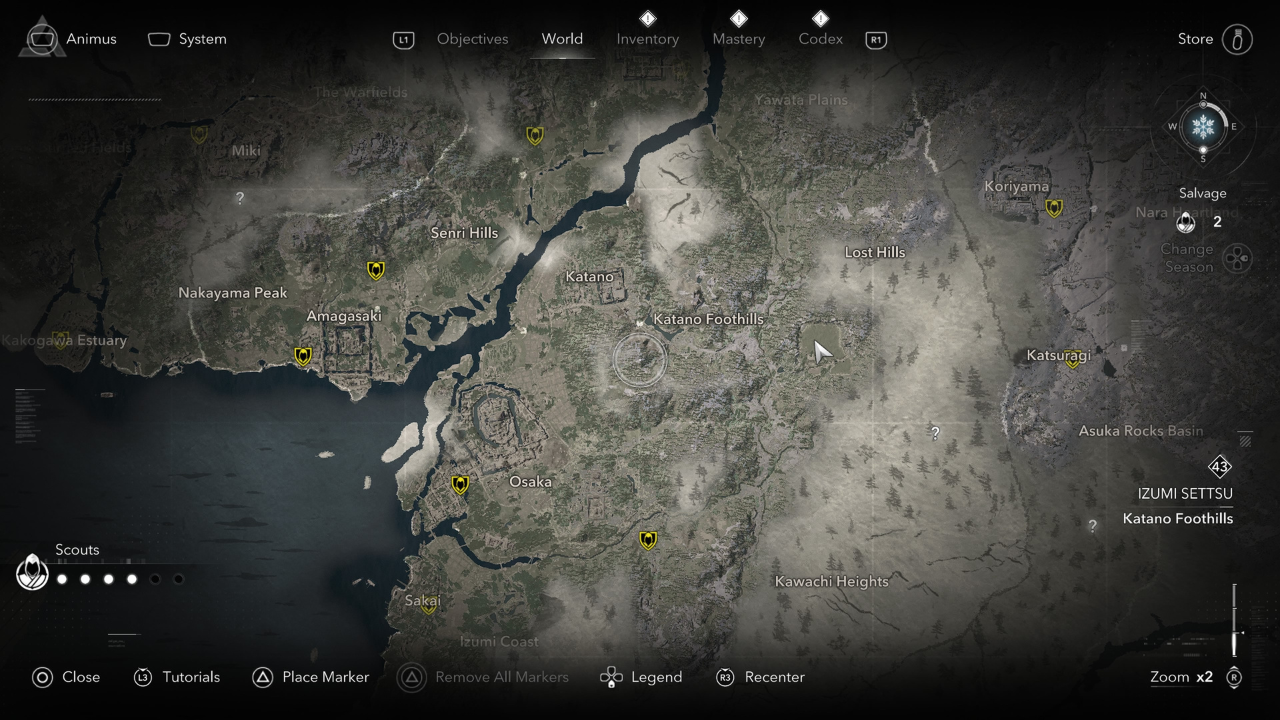Adjust the zoom level indicator
Viewport: 1280px width, 720px height.
pyautogui.click(x=1181, y=677)
